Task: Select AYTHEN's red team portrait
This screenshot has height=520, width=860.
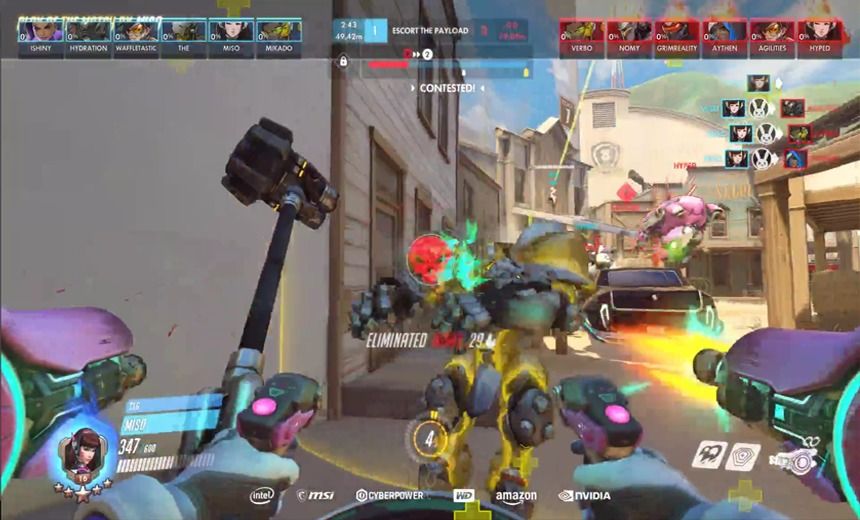Action: pos(724,37)
